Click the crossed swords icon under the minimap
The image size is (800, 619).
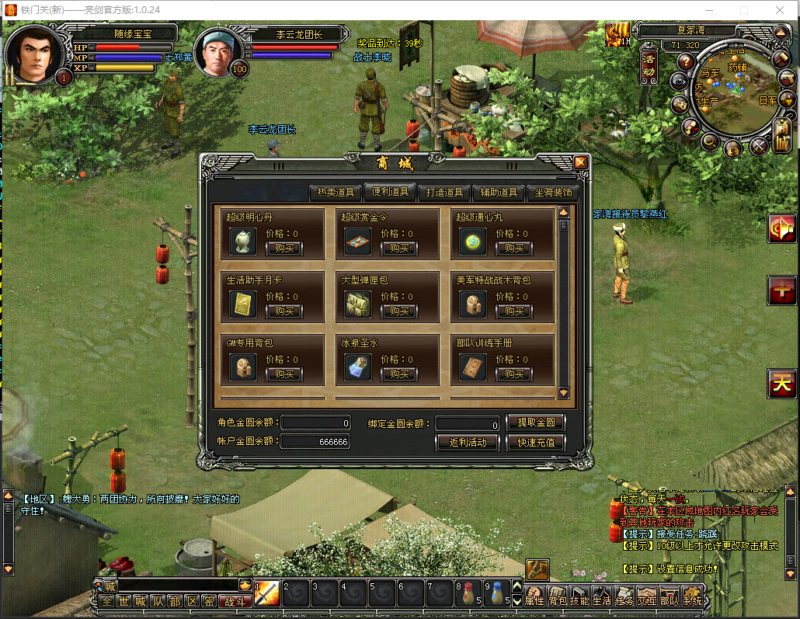(x=758, y=146)
